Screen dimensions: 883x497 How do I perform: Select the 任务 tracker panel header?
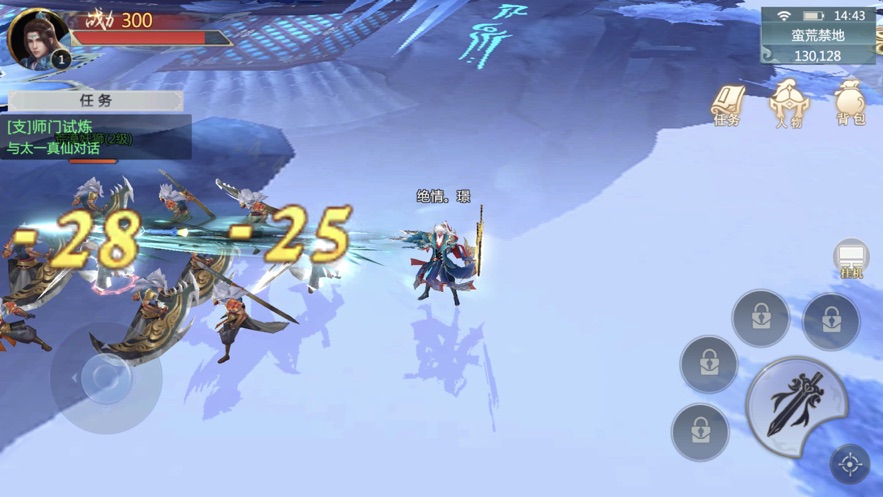[x=96, y=101]
